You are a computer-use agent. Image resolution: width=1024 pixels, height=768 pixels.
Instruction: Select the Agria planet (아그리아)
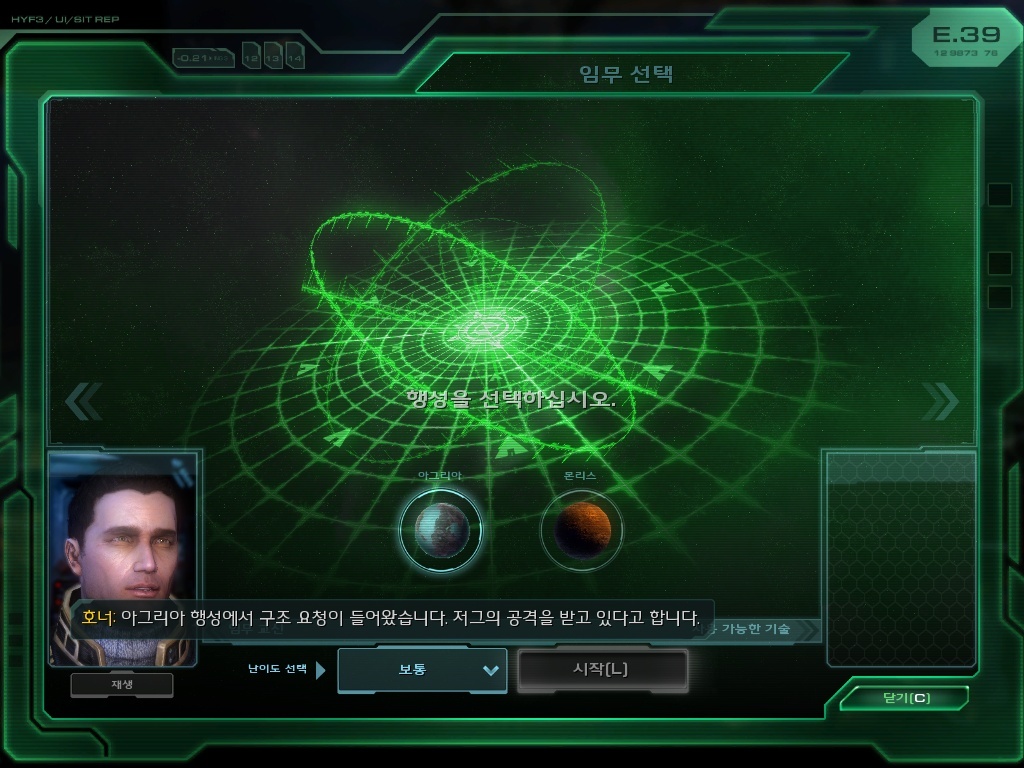[x=440, y=529]
